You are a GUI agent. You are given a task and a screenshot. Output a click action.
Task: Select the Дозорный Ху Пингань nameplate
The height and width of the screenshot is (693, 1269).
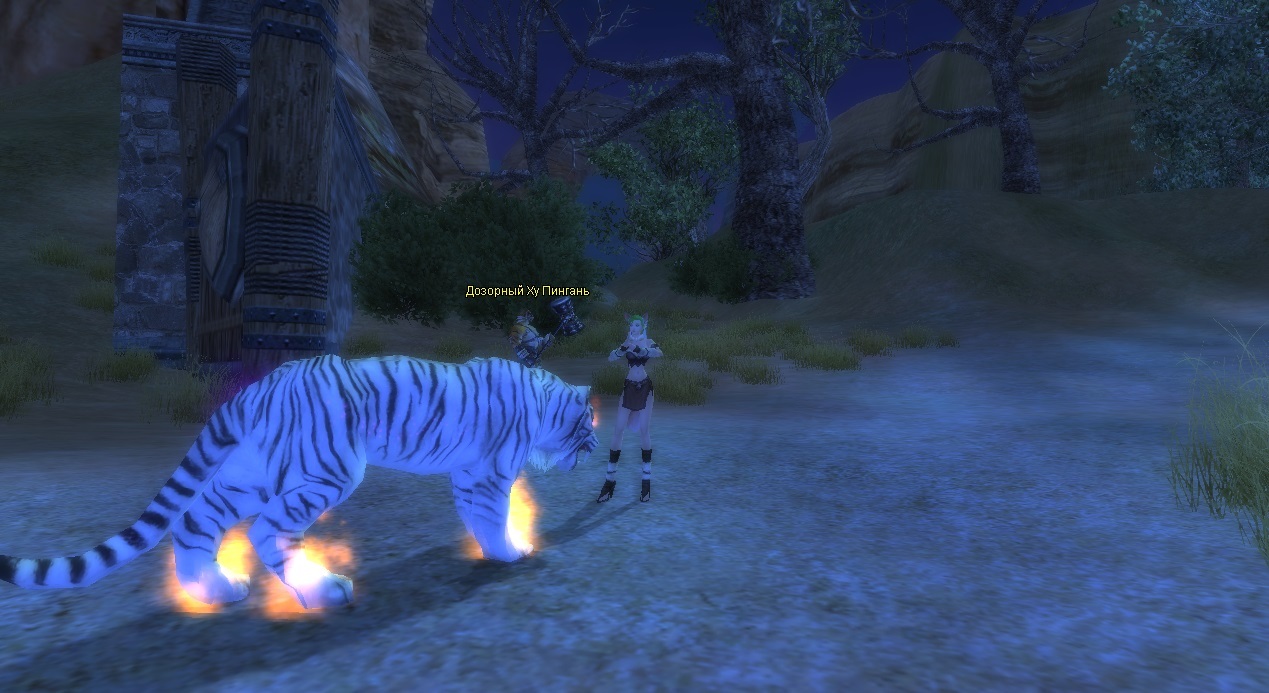[527, 291]
